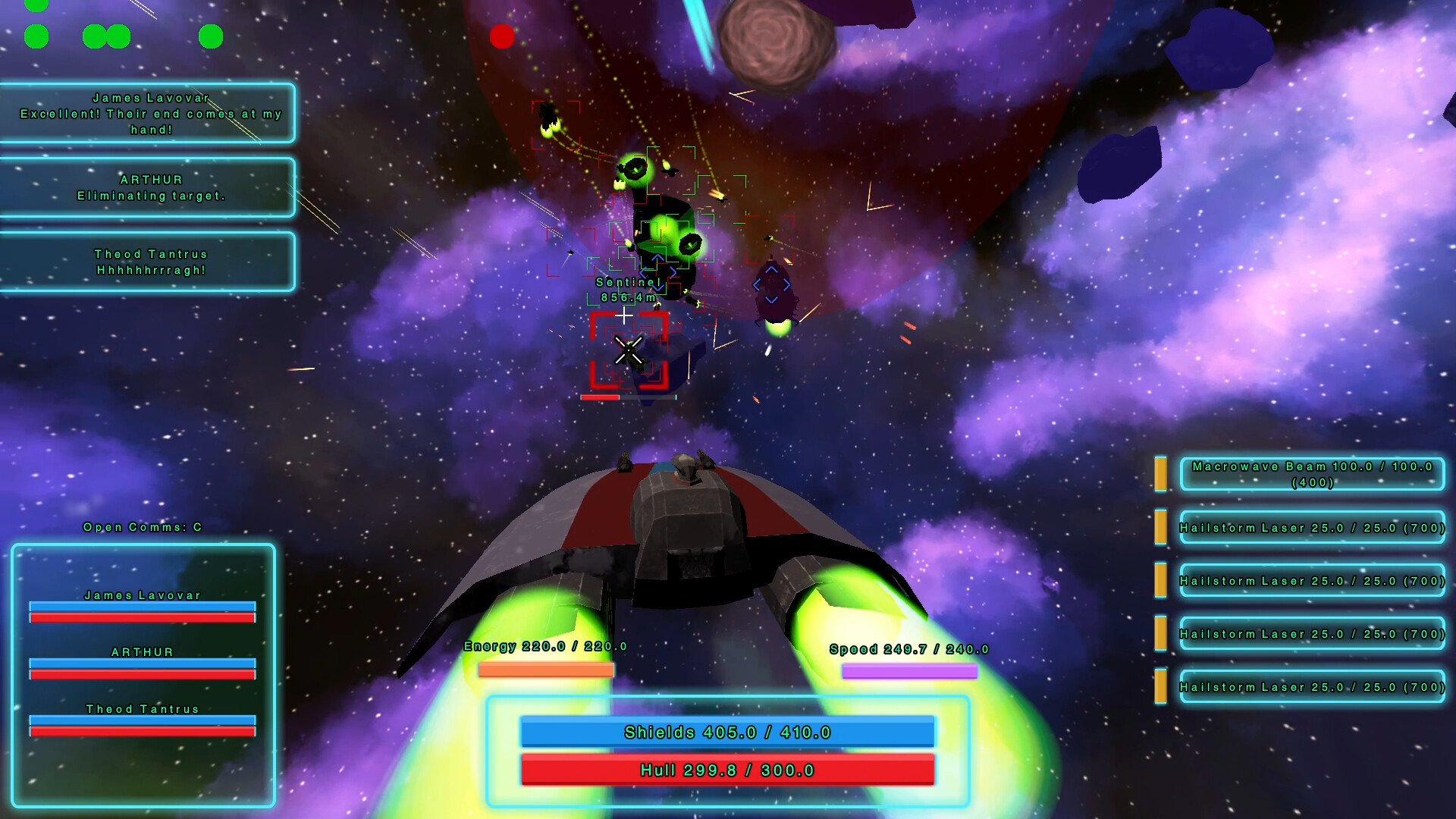This screenshot has width=1456, height=819.
Task: Click the Sentinel 856.4m target label
Action: [626, 289]
